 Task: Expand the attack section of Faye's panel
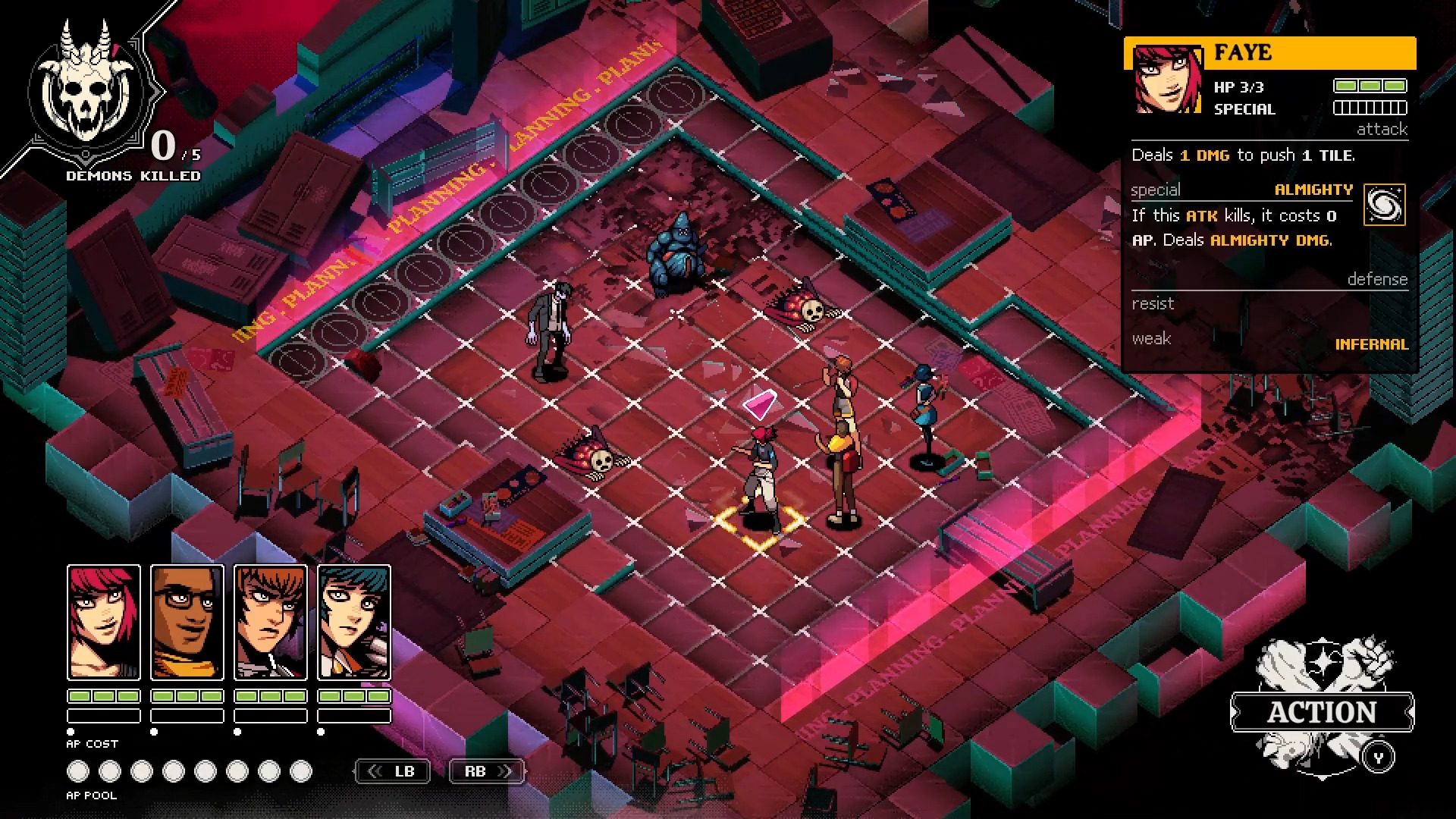tap(1382, 130)
